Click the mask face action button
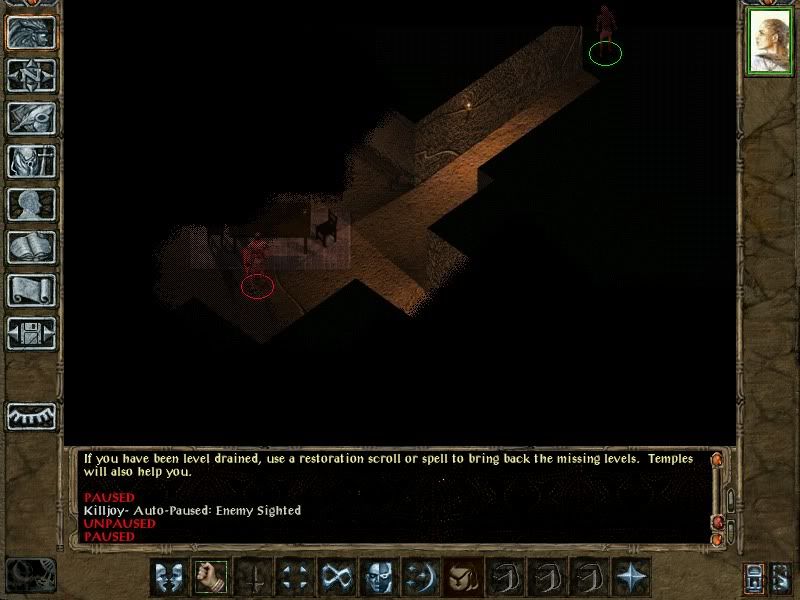This screenshot has height=600, width=800. tap(378, 577)
